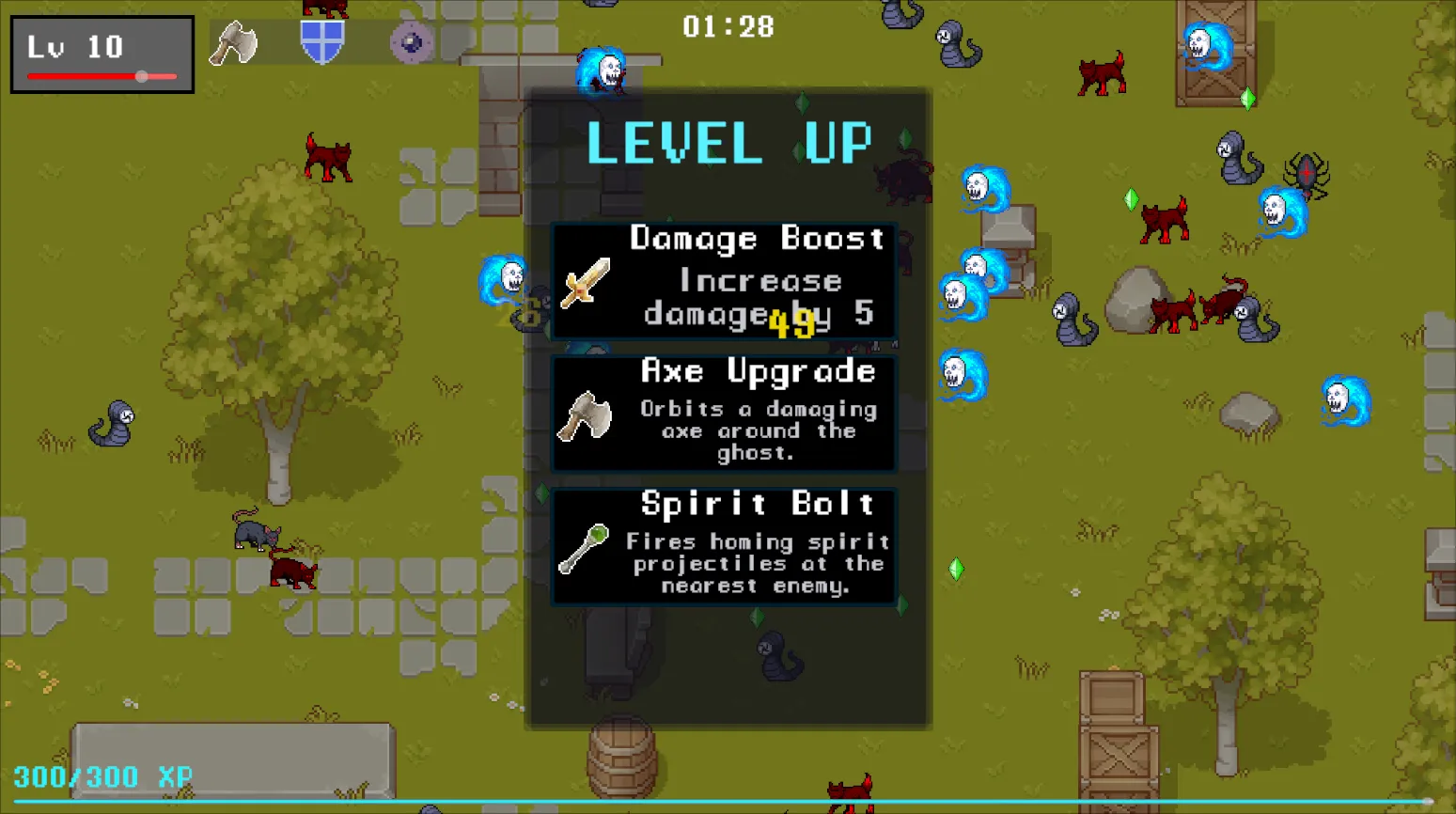Choose the Damage Boost upgrade
The height and width of the screenshot is (814, 1456).
click(724, 282)
